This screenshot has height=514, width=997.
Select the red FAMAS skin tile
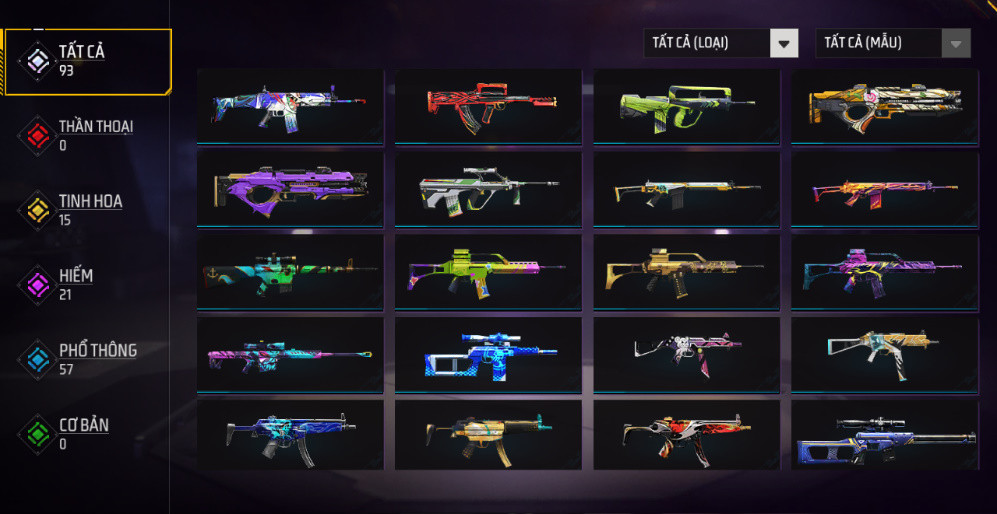pyautogui.click(x=488, y=104)
